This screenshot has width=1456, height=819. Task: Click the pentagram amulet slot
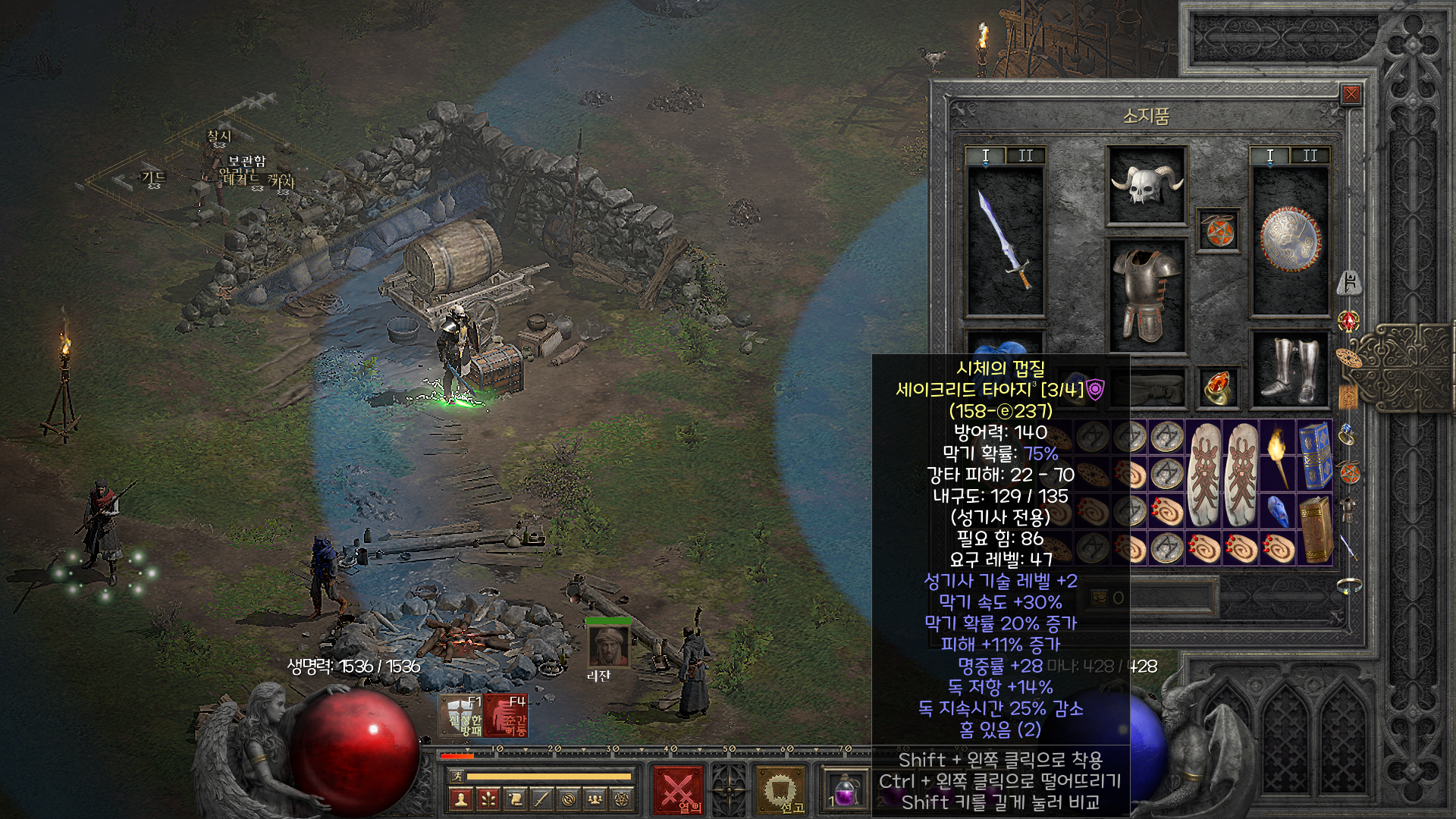pos(1218,231)
